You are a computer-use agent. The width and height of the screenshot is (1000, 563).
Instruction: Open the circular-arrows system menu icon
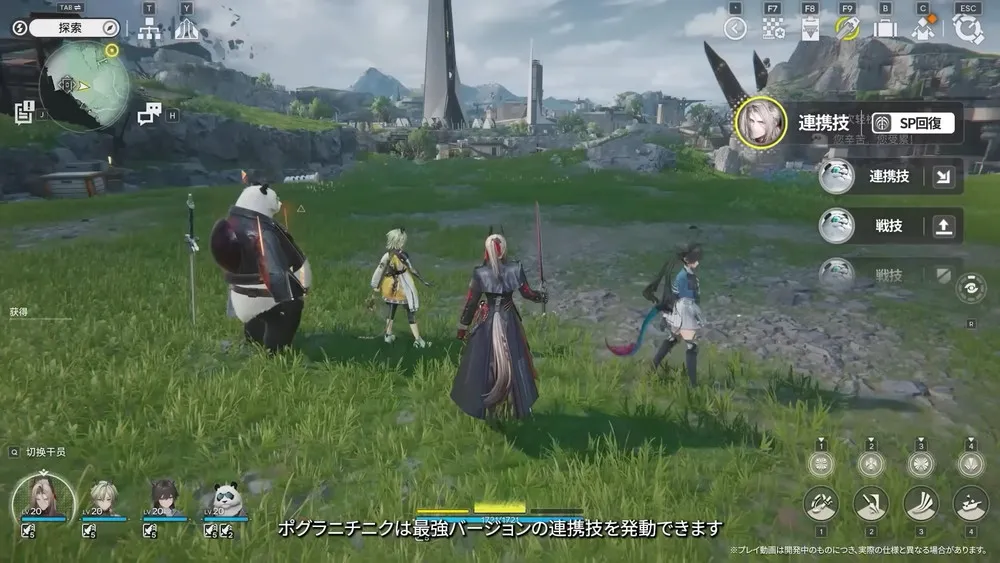click(967, 28)
